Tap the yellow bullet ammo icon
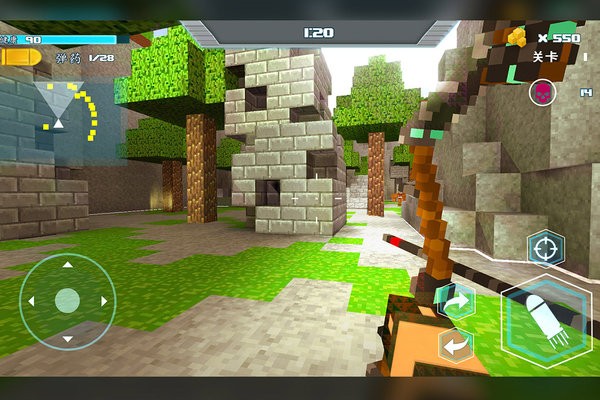The image size is (600, 400). tap(22, 58)
